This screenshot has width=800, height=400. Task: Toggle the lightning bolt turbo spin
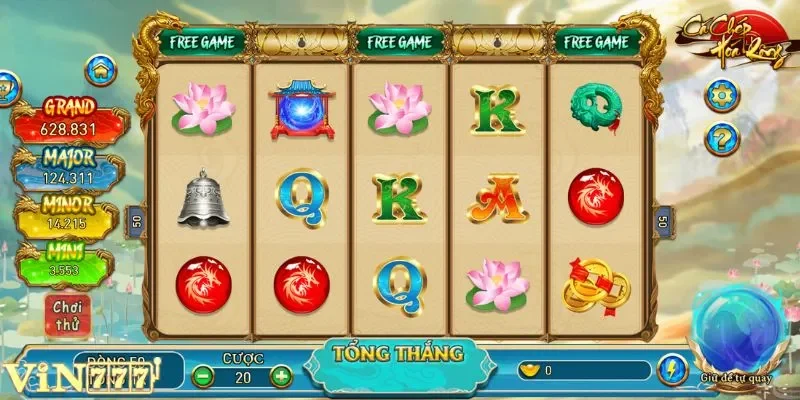pyautogui.click(x=671, y=370)
